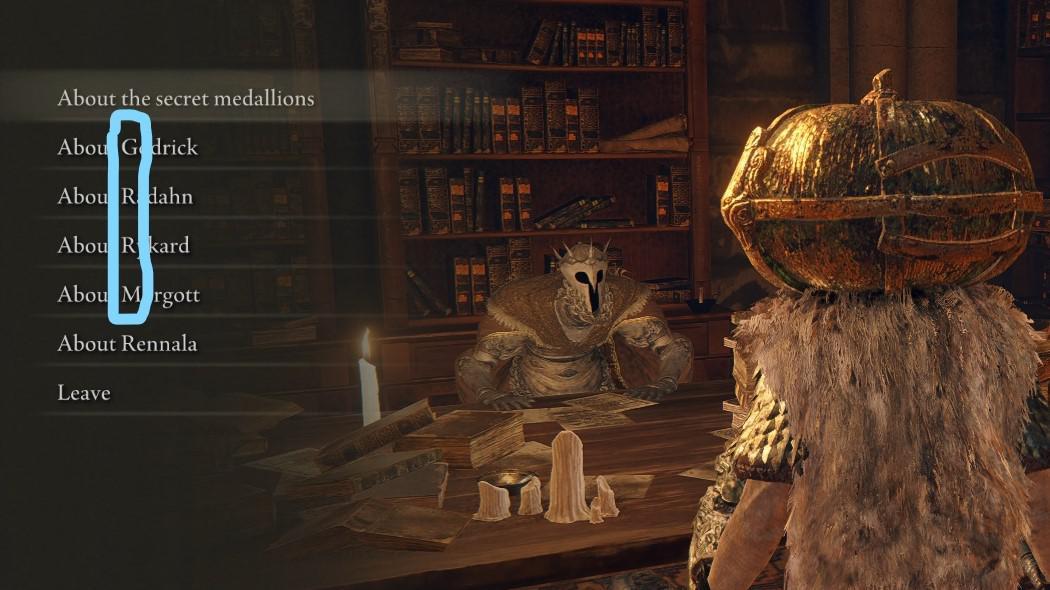The width and height of the screenshot is (1050, 590).
Task: Pick the About Margott option
Action: point(129,295)
